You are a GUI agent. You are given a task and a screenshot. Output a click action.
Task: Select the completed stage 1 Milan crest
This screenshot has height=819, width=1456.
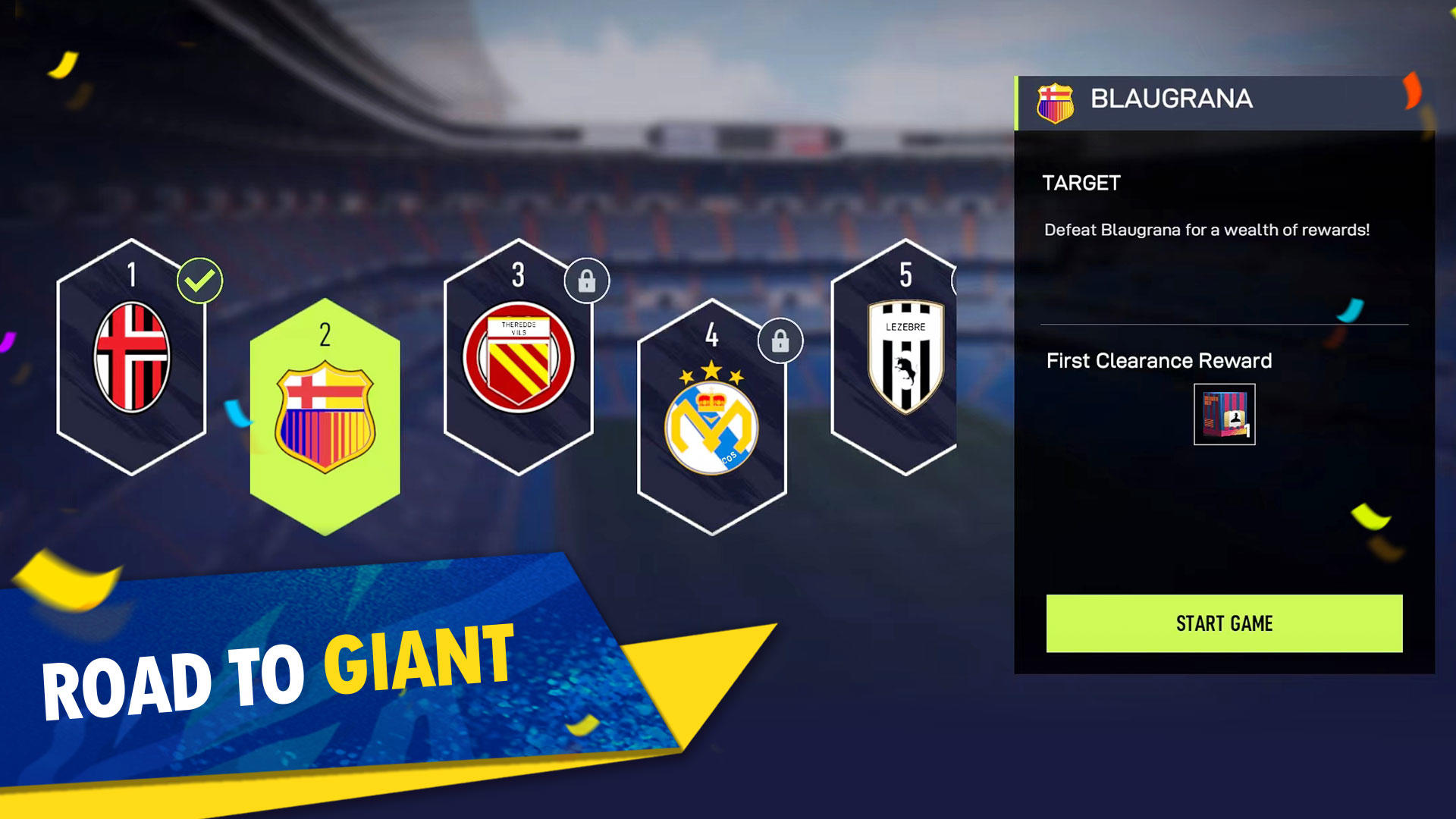[133, 356]
